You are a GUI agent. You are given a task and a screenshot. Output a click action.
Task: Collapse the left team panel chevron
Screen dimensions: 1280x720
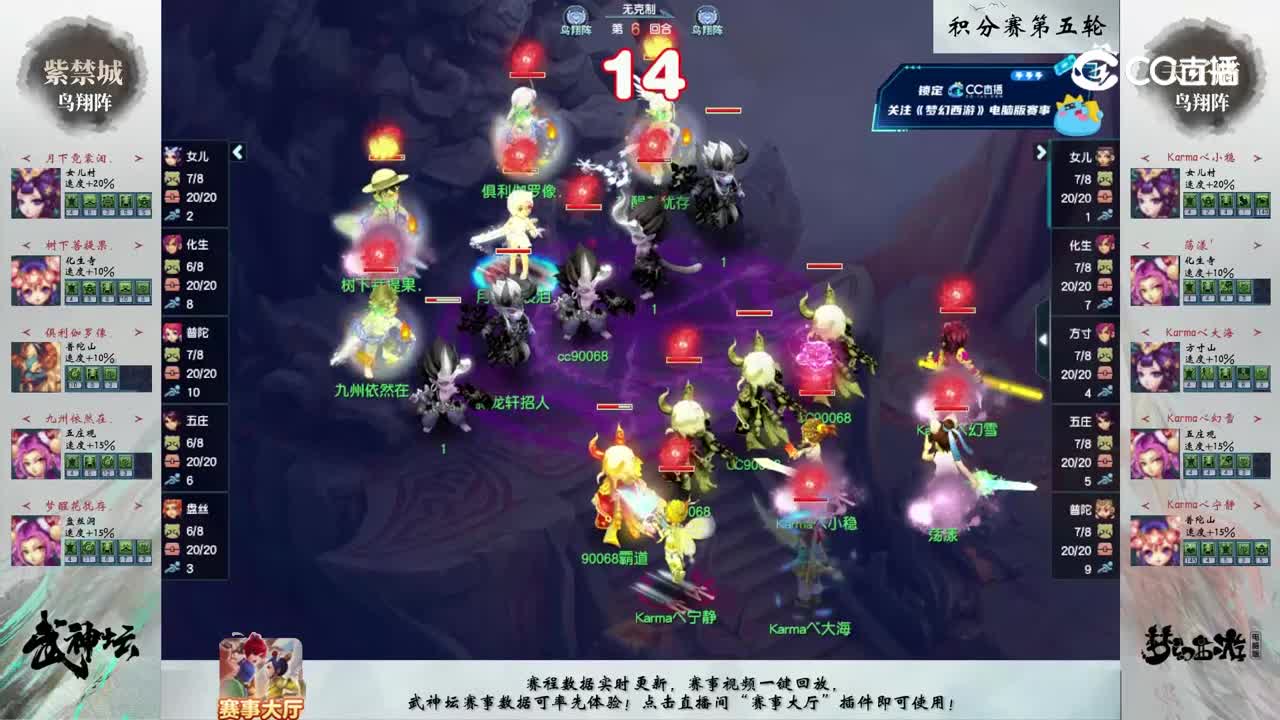[238, 154]
